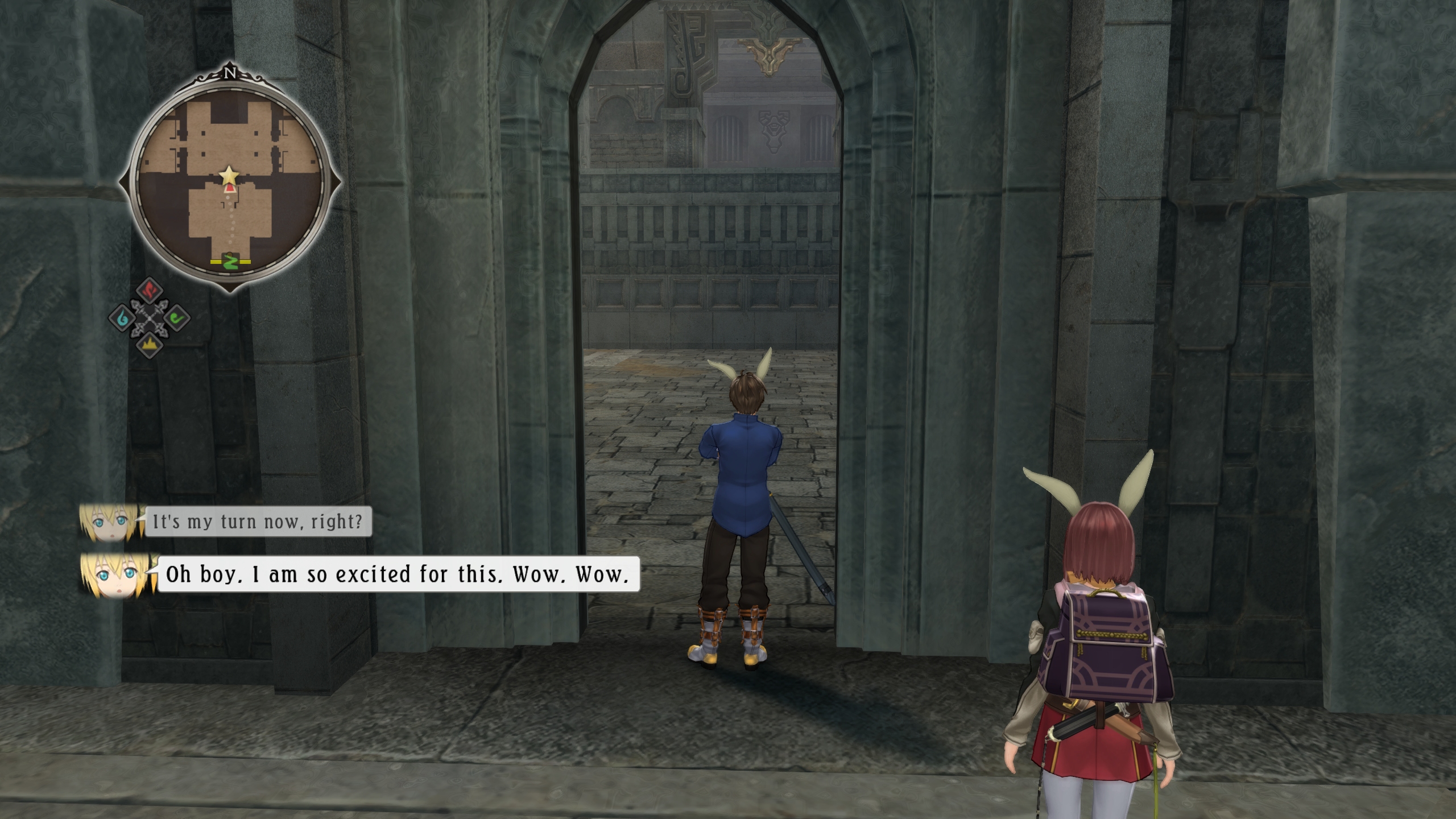Select the green exit marker on the minimap
This screenshot has height=819, width=1456.
pos(230,261)
